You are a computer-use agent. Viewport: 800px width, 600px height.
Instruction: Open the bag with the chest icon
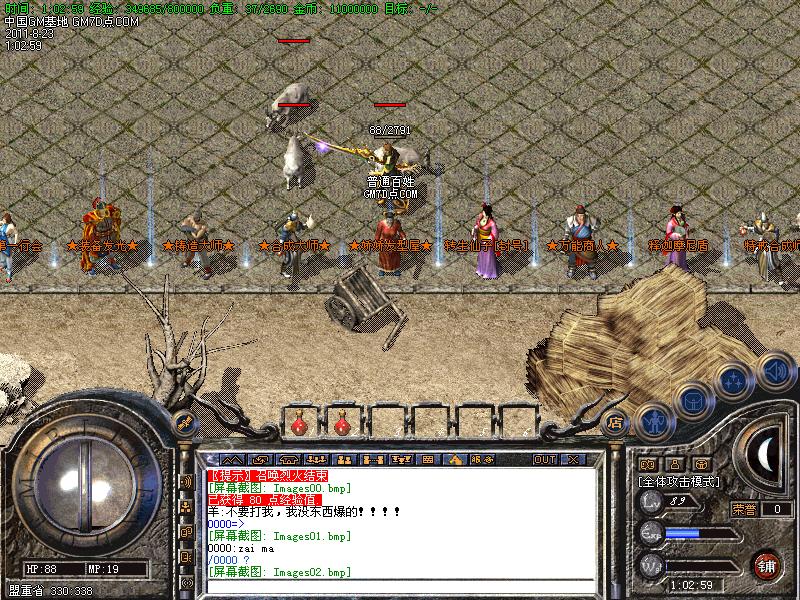[x=691, y=402]
